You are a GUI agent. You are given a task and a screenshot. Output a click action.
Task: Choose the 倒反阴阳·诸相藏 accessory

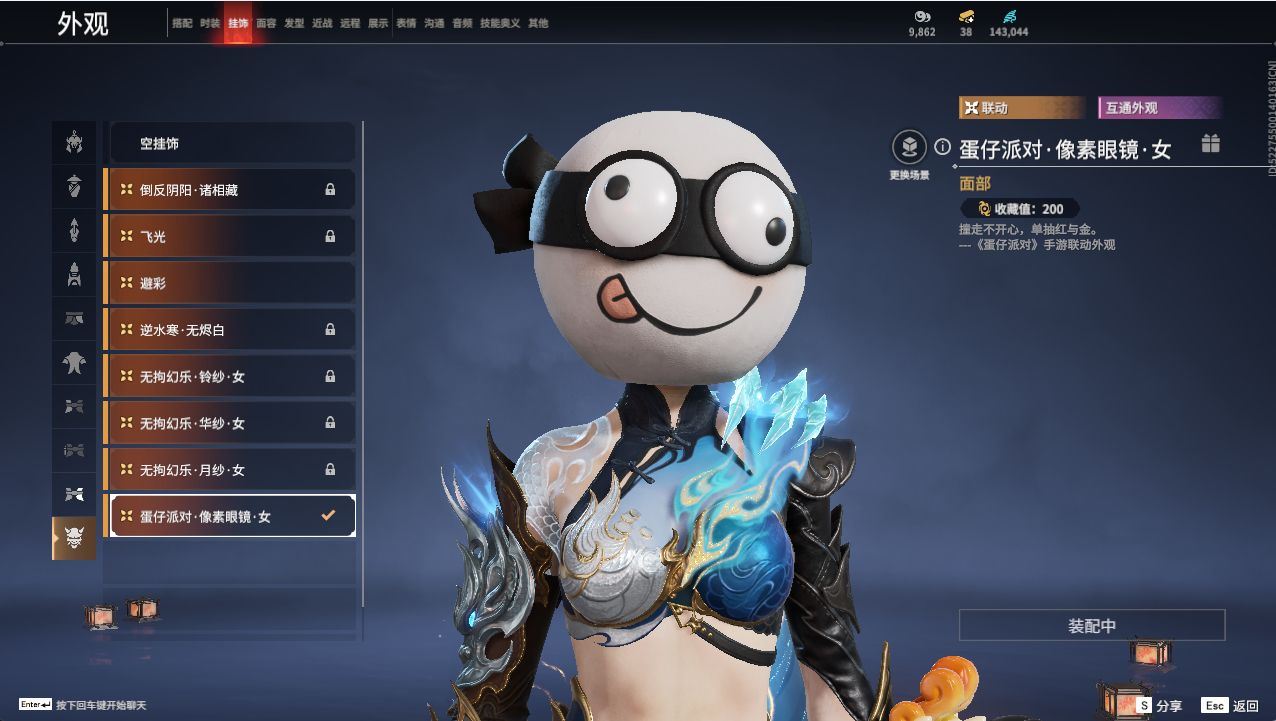230,189
